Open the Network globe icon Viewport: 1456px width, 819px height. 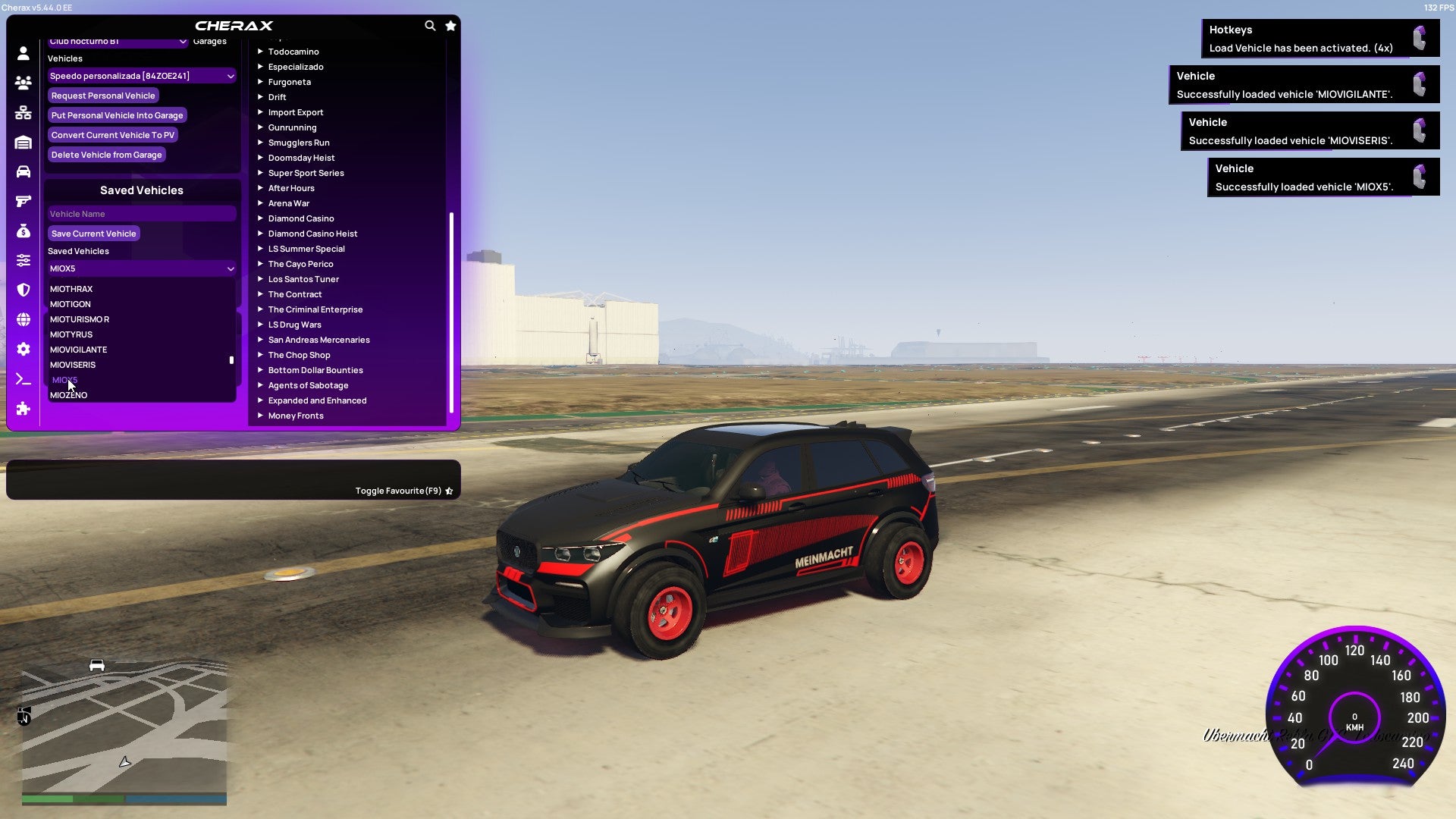click(x=23, y=320)
